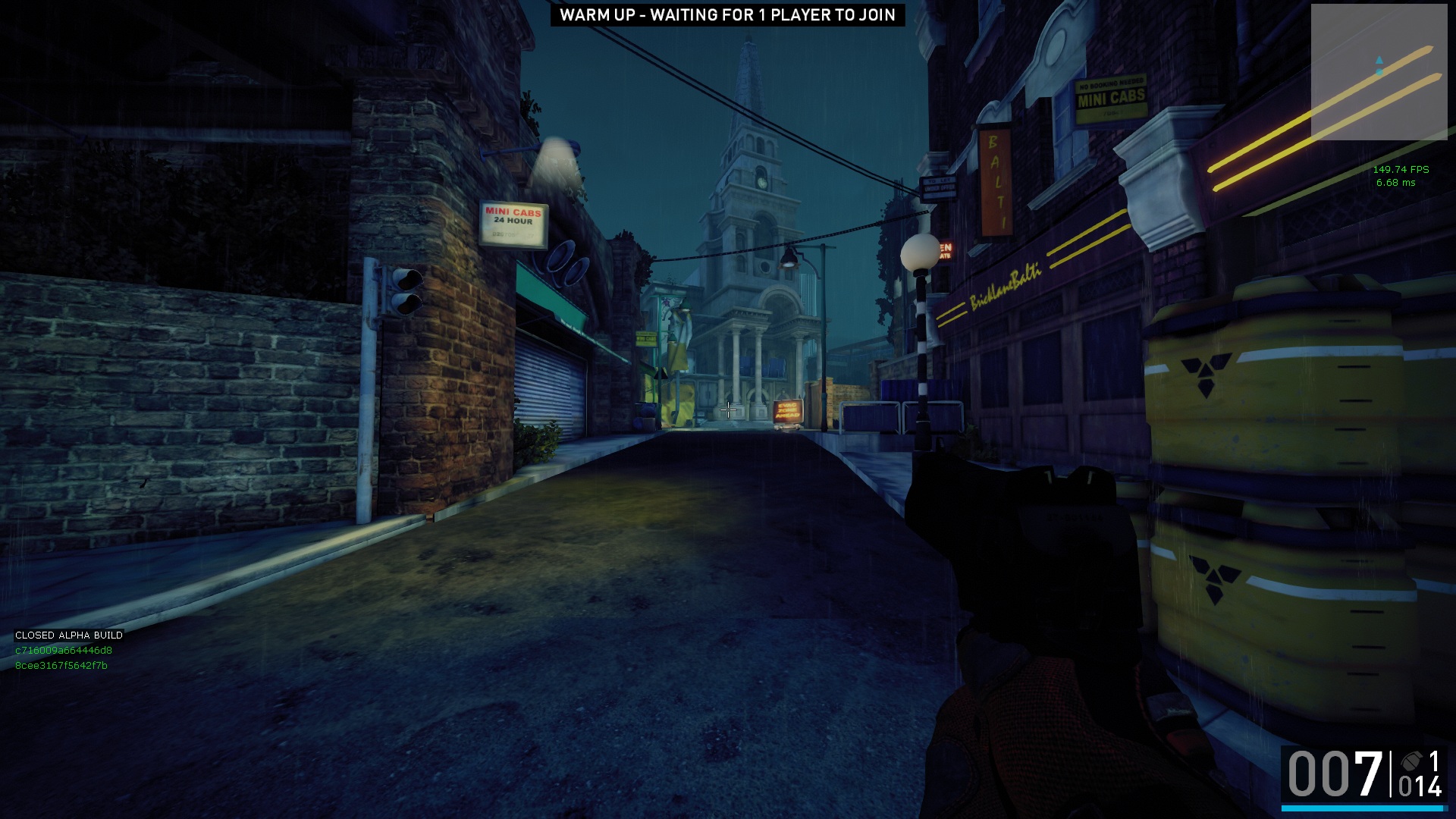This screenshot has height=819, width=1456.
Task: Select the grenade icon by ammo counter
Action: 1411,761
